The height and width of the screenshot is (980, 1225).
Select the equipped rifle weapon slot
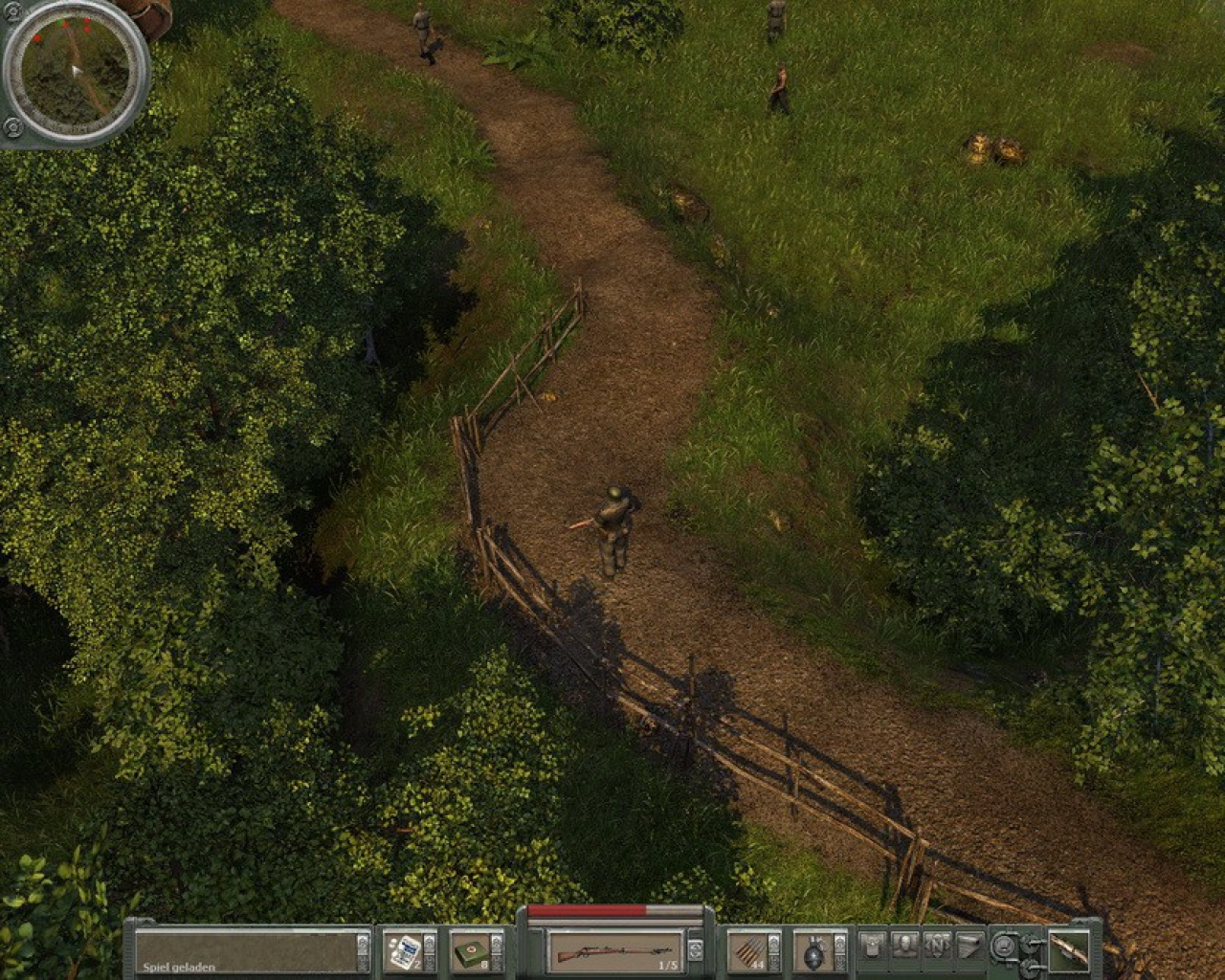coord(612,949)
